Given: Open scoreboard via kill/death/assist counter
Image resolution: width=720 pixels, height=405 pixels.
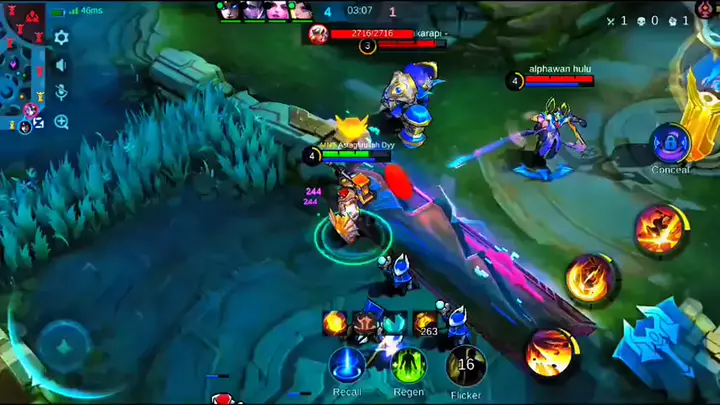Looking at the screenshot, I should [x=651, y=20].
